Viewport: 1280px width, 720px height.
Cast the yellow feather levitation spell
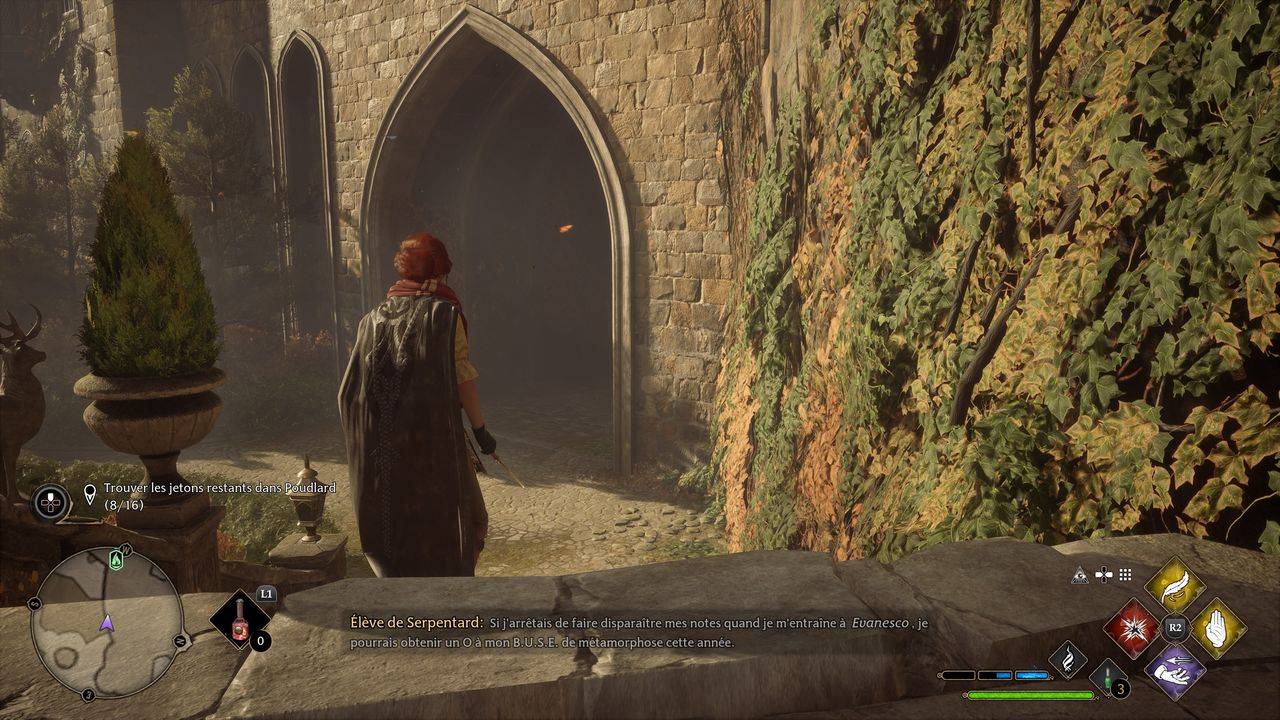point(1174,587)
